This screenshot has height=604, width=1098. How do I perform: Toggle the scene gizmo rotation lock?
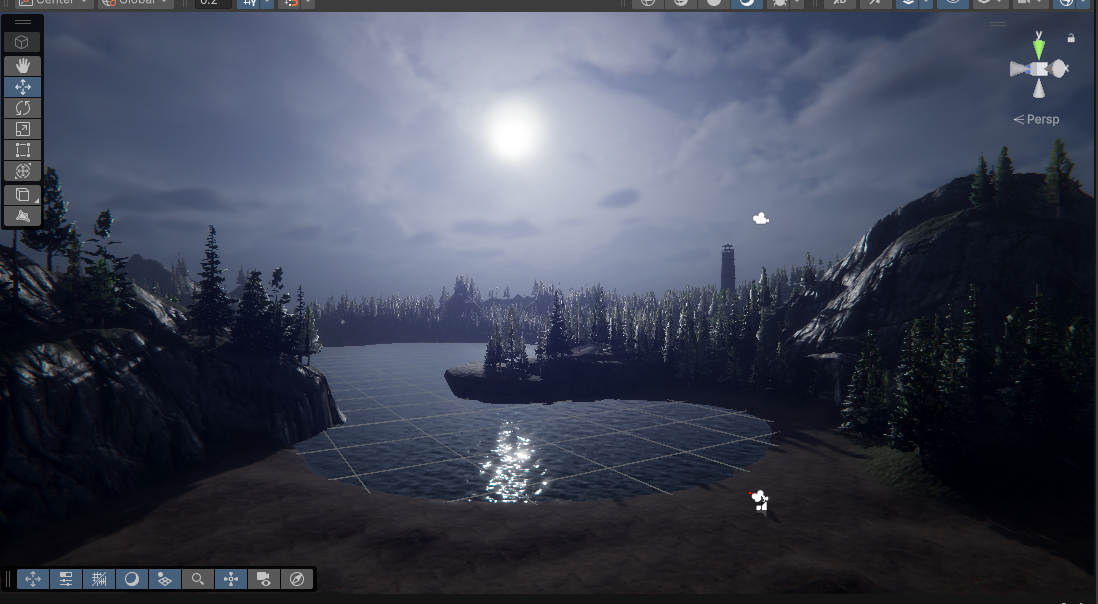(x=1071, y=38)
